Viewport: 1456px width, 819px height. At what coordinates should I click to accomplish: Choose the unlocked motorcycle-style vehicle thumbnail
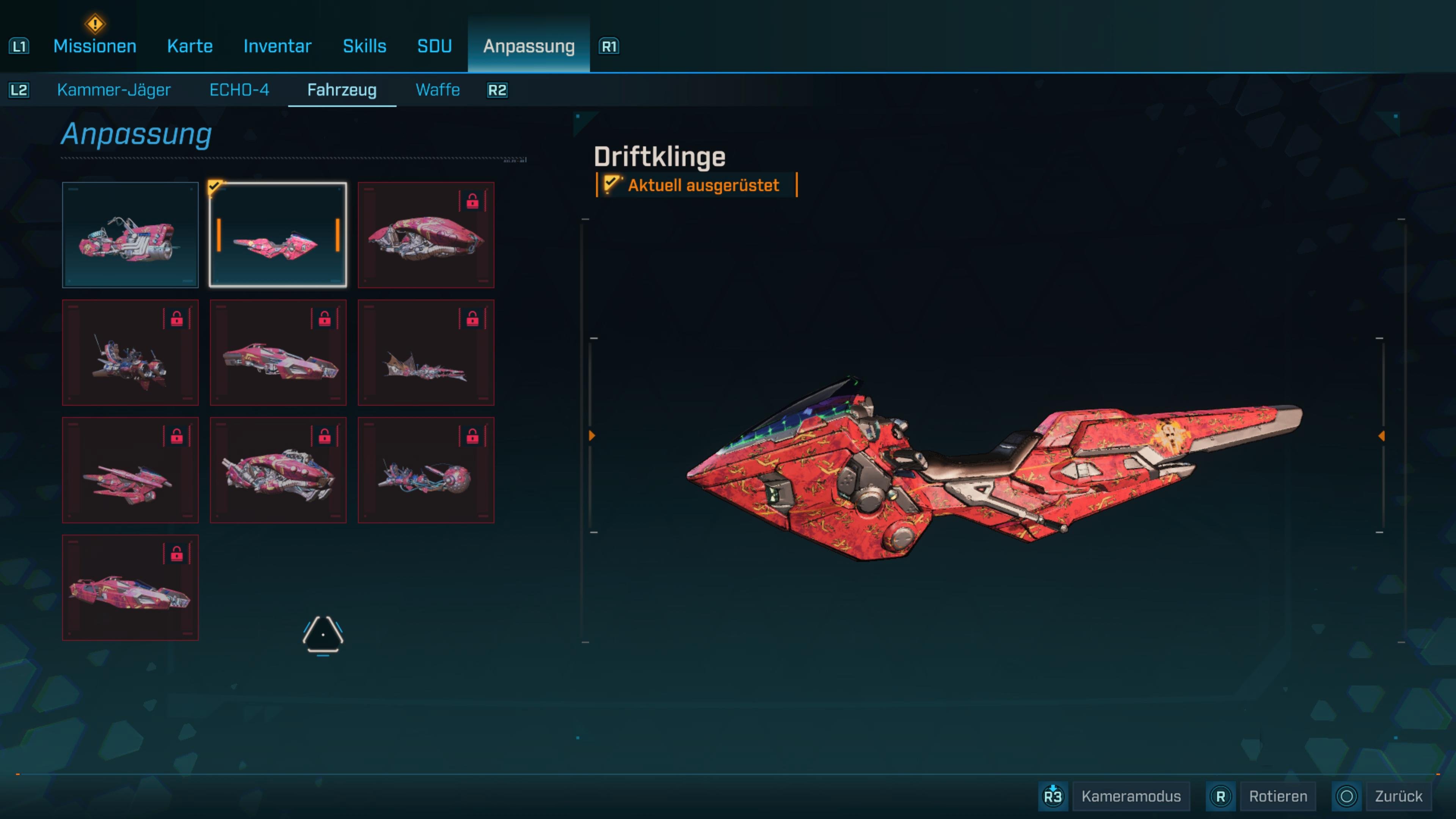tap(130, 235)
